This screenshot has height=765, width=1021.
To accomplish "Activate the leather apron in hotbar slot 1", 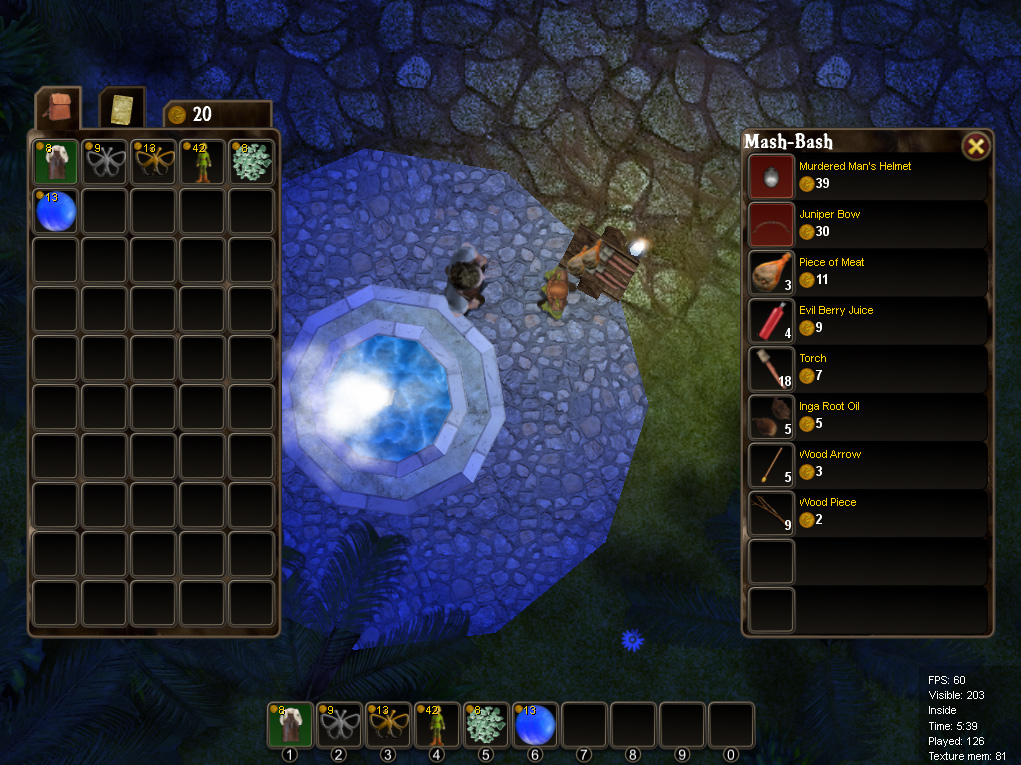I will click(x=290, y=725).
